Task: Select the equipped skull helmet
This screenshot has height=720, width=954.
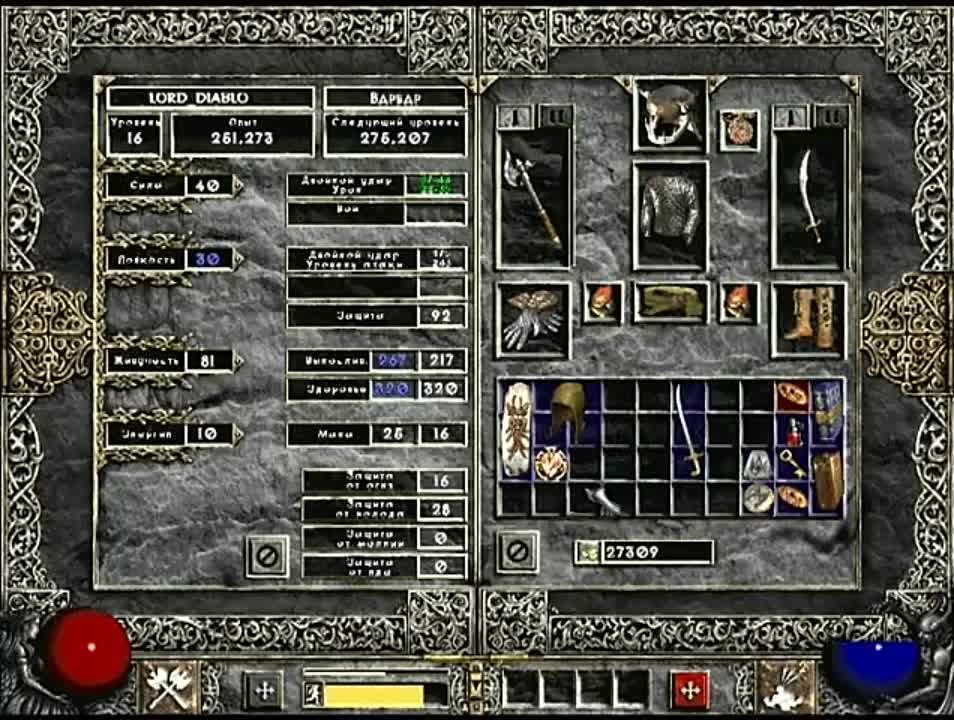Action: pos(670,114)
